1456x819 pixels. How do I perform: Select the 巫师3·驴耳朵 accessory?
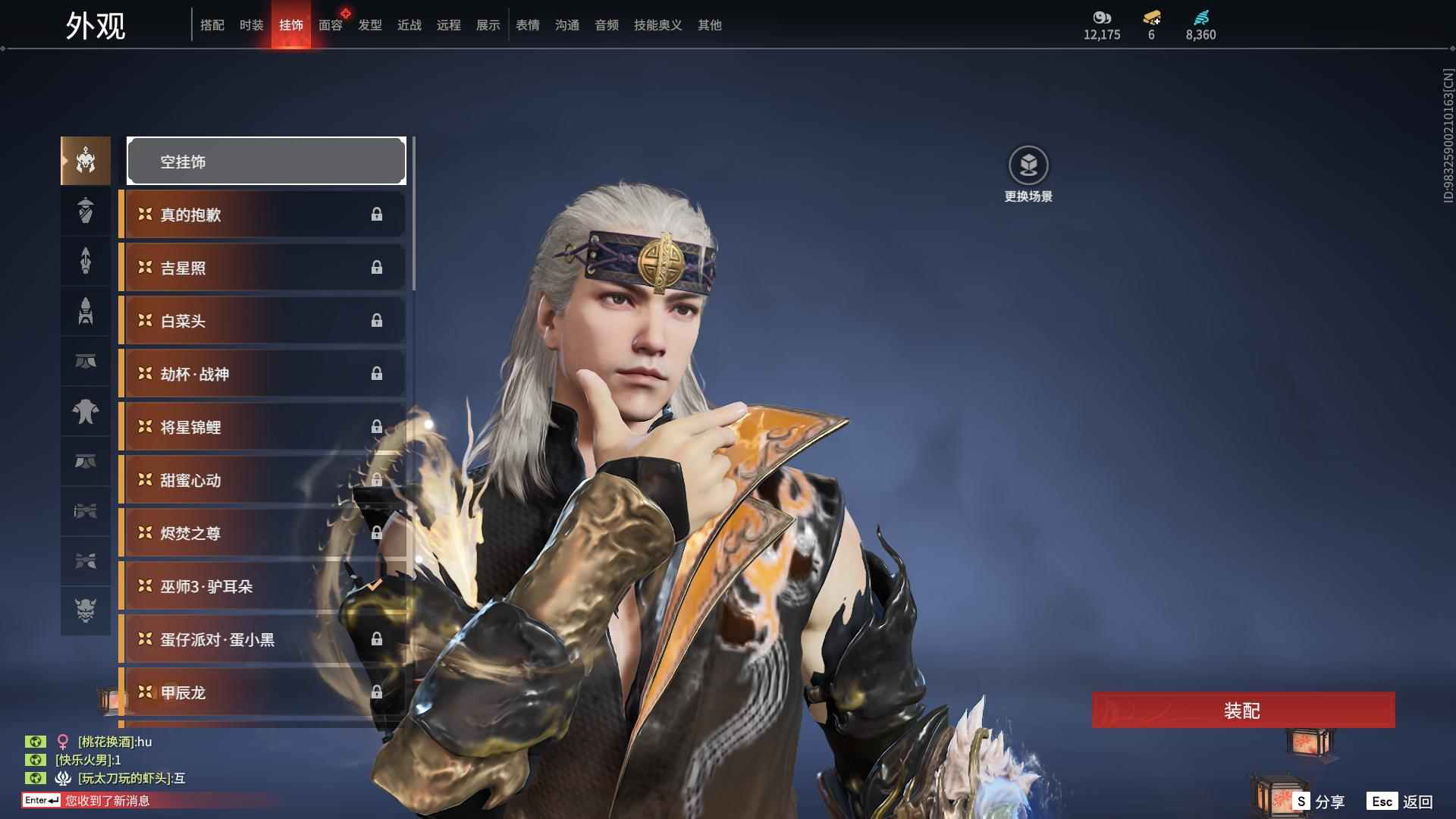tap(262, 586)
